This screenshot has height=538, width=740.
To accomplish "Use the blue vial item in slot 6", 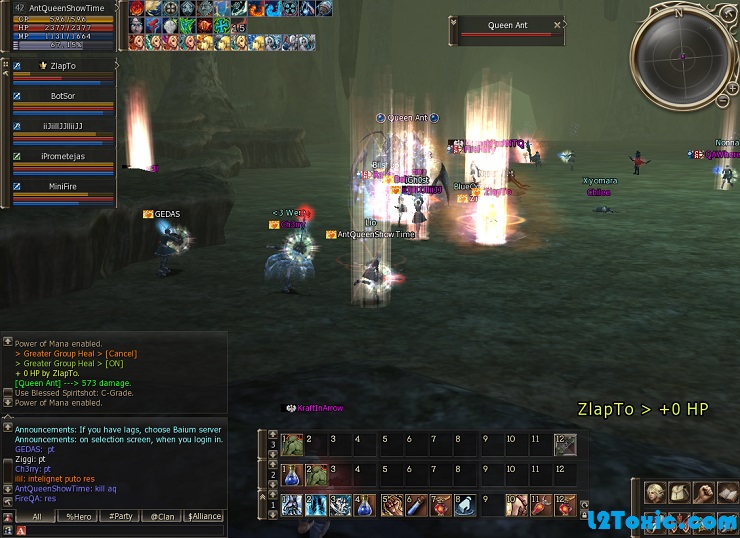I will click(414, 505).
